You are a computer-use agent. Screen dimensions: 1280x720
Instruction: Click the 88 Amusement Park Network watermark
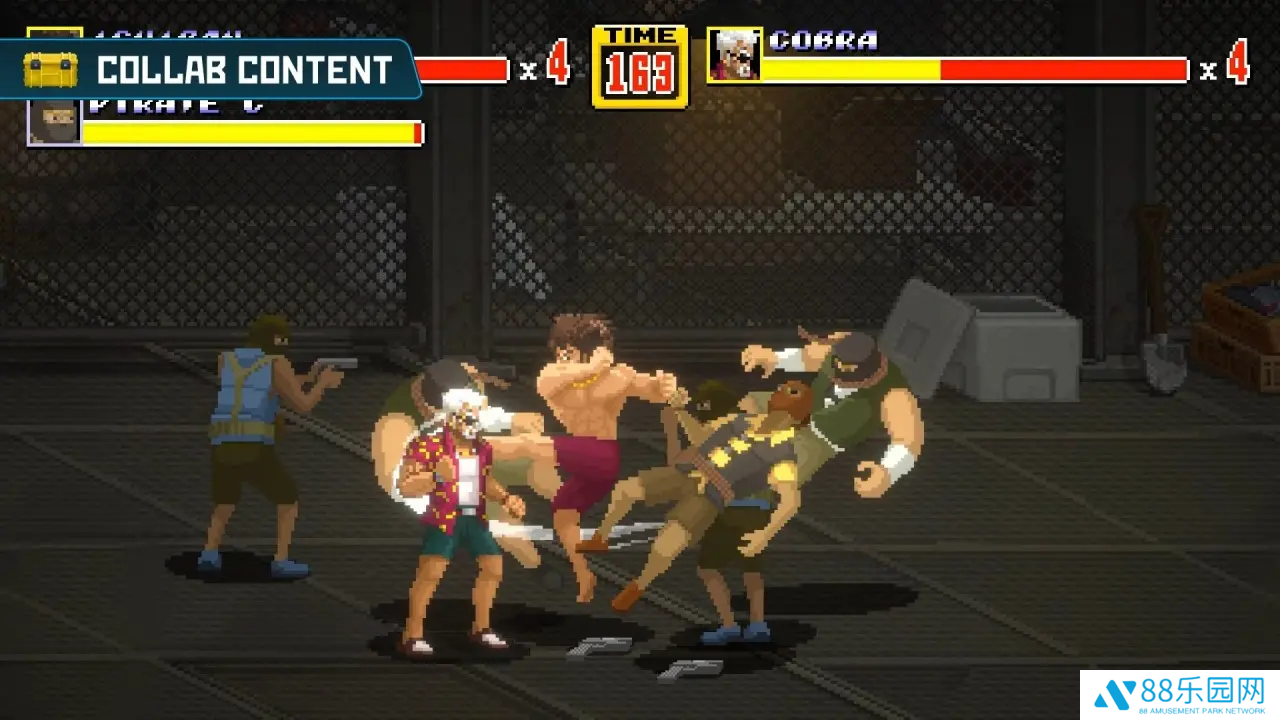[x=1179, y=695]
